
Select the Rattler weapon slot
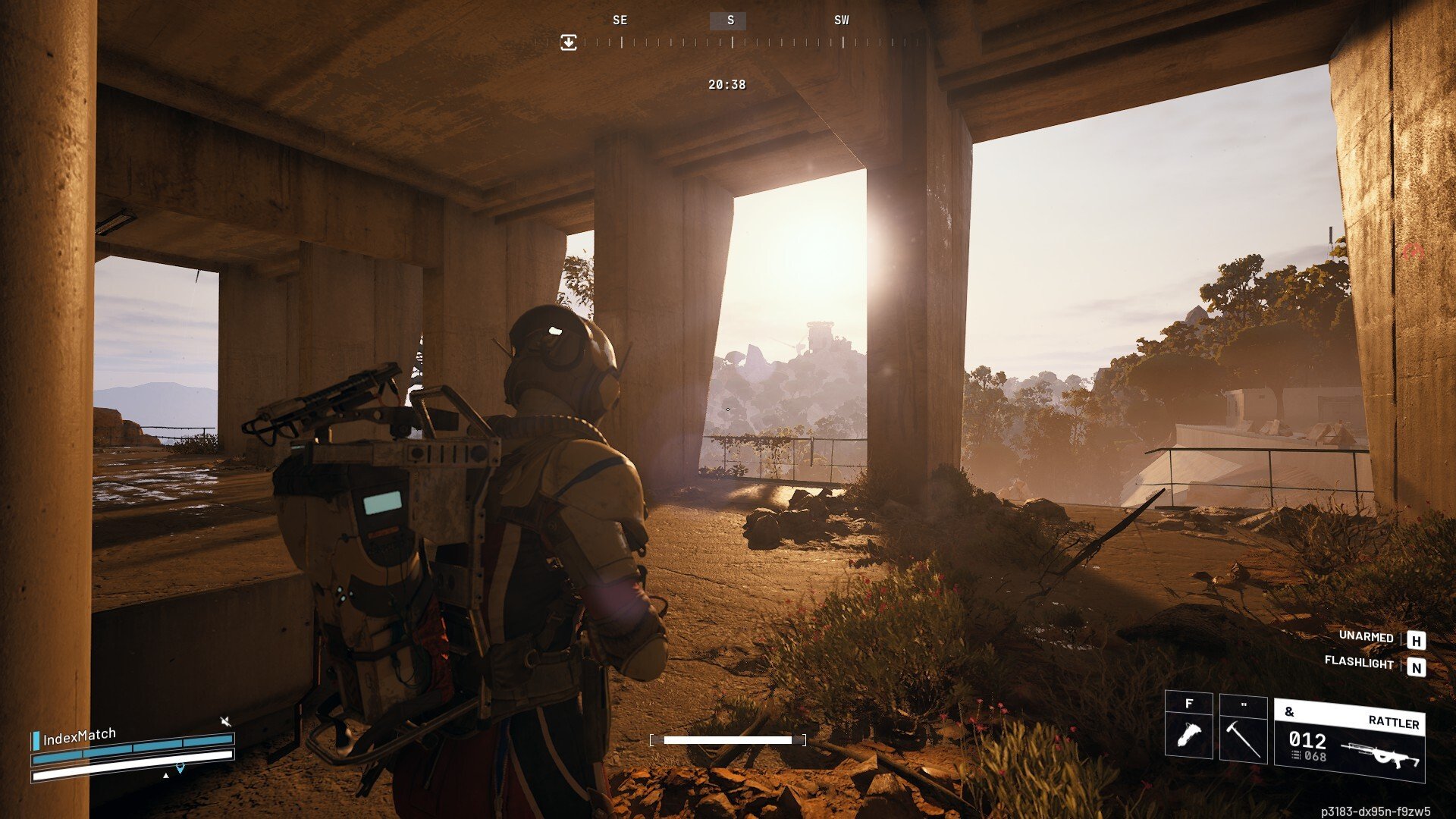1349,739
